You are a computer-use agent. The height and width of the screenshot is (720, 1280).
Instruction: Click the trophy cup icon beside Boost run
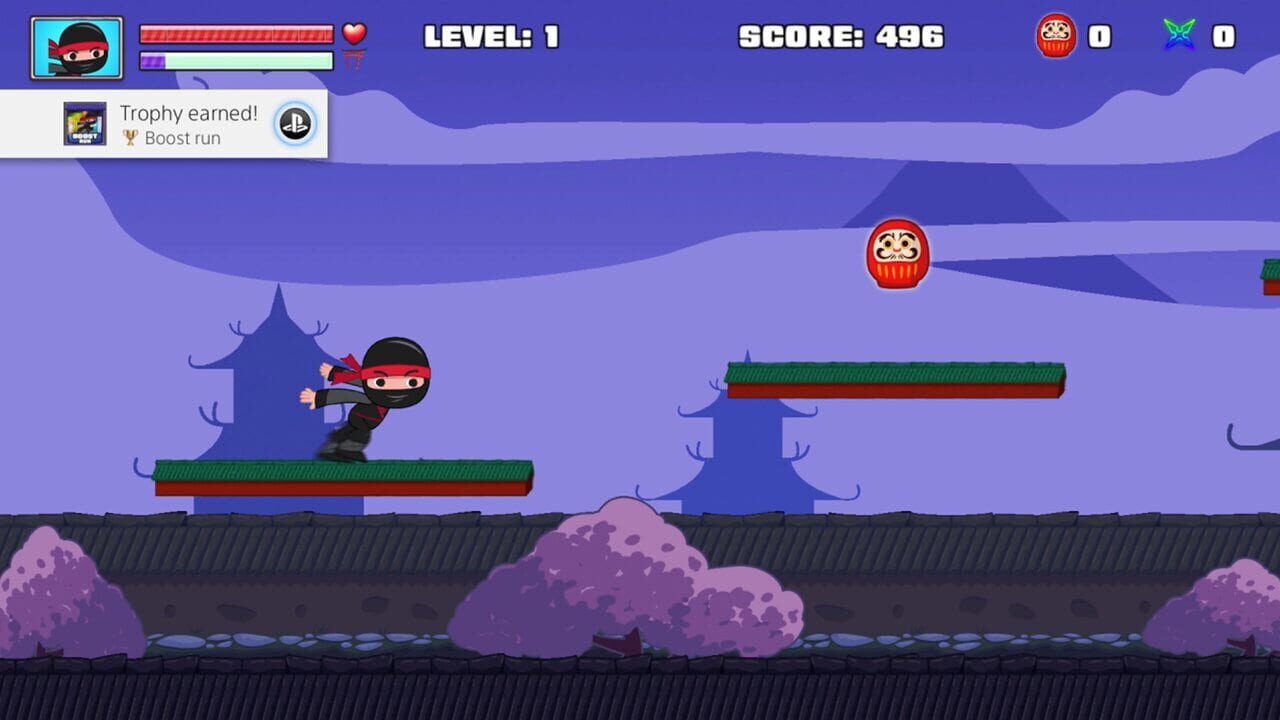pyautogui.click(x=130, y=138)
